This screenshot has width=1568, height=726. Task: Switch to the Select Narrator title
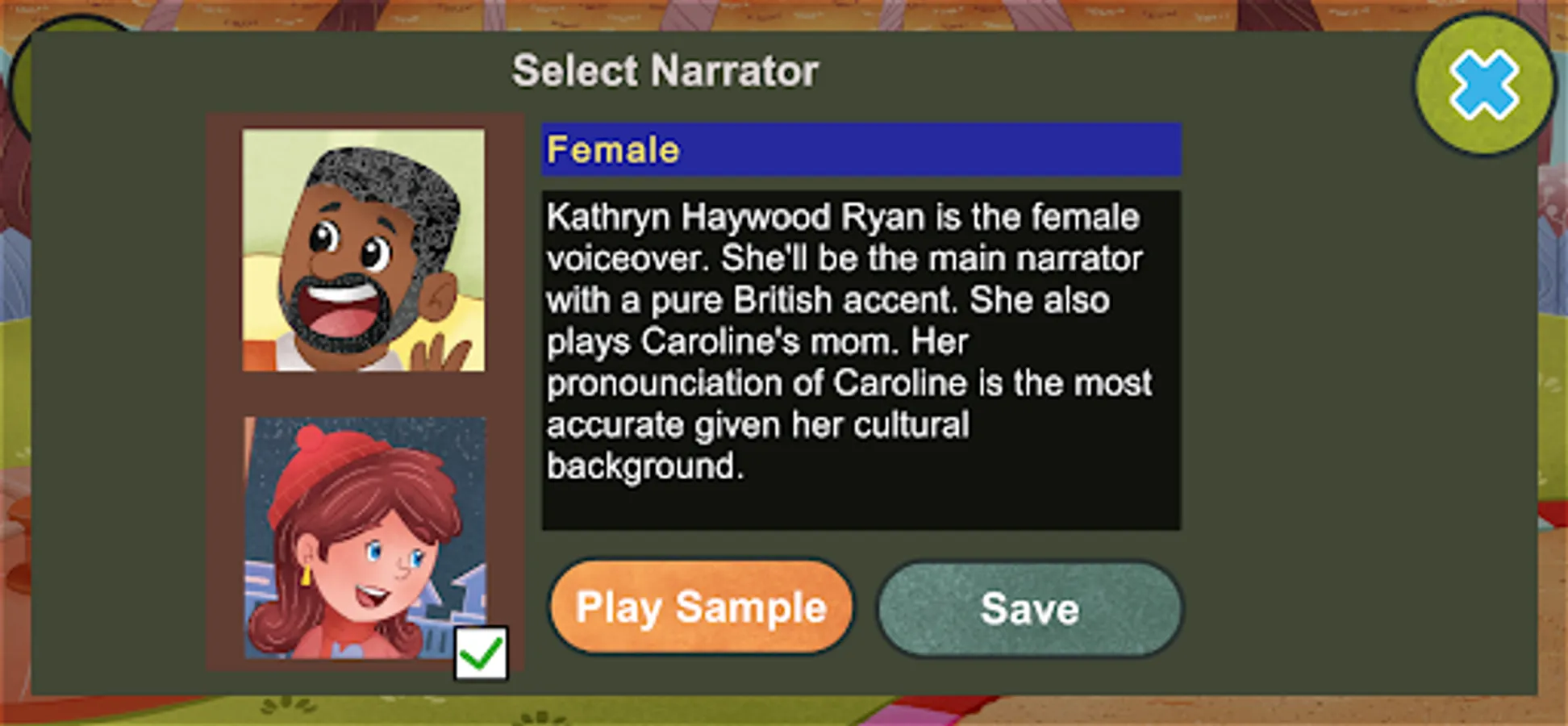tap(666, 71)
